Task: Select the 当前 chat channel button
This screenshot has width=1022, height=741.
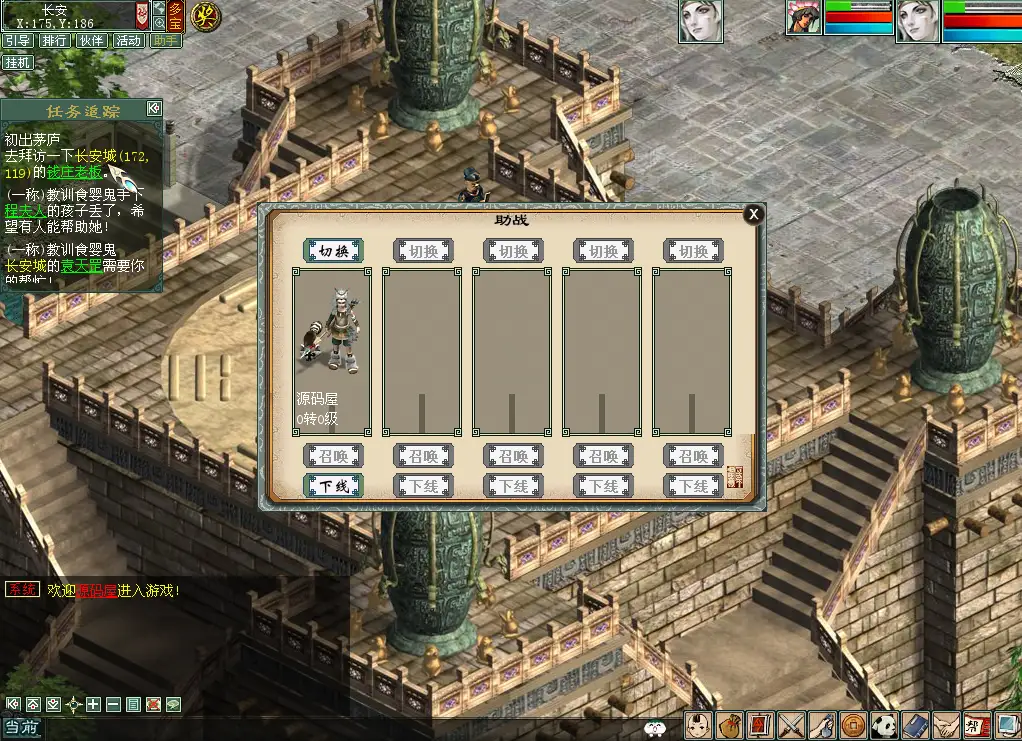Action: pos(21,729)
